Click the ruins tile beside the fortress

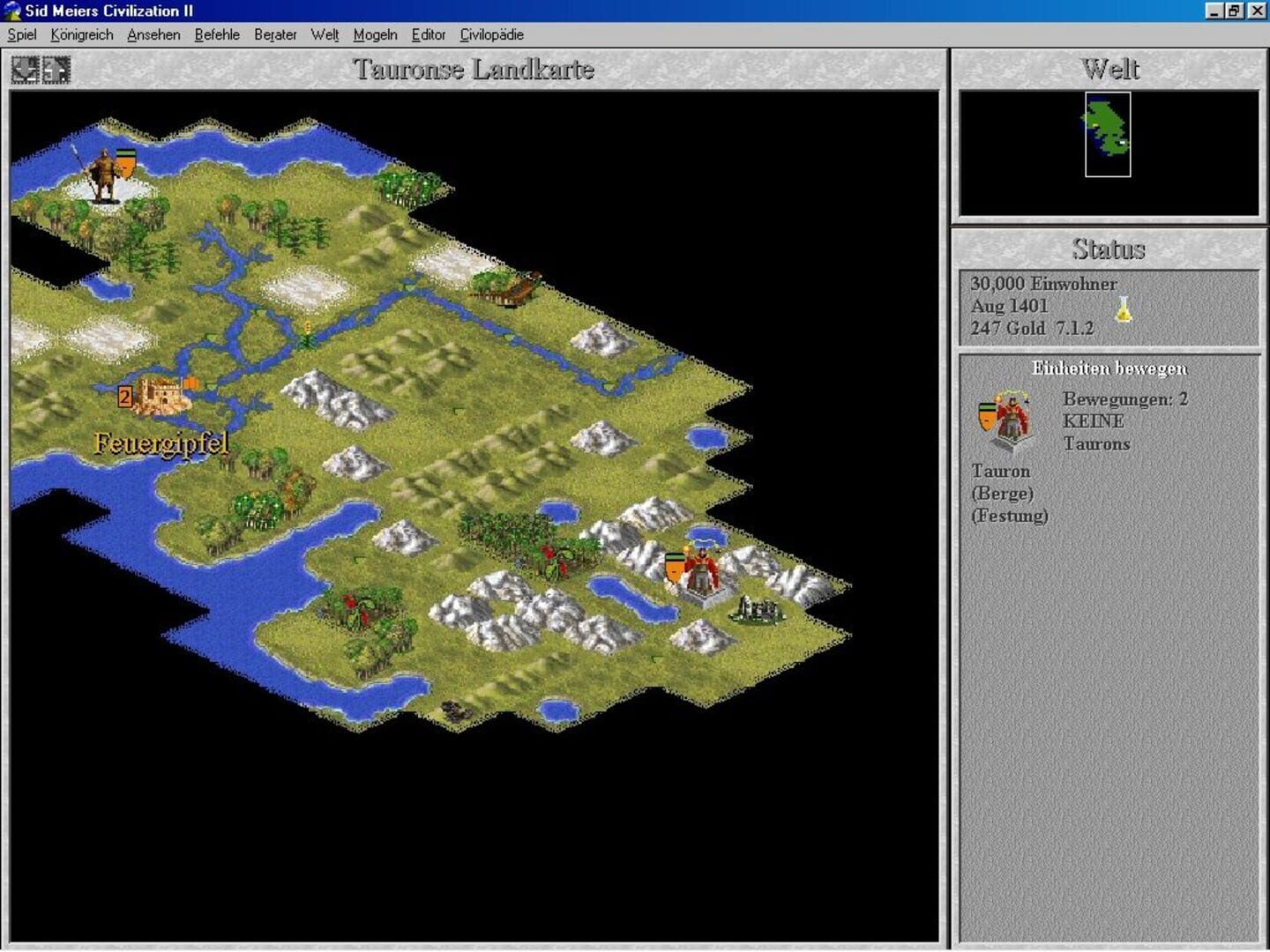[x=755, y=608]
